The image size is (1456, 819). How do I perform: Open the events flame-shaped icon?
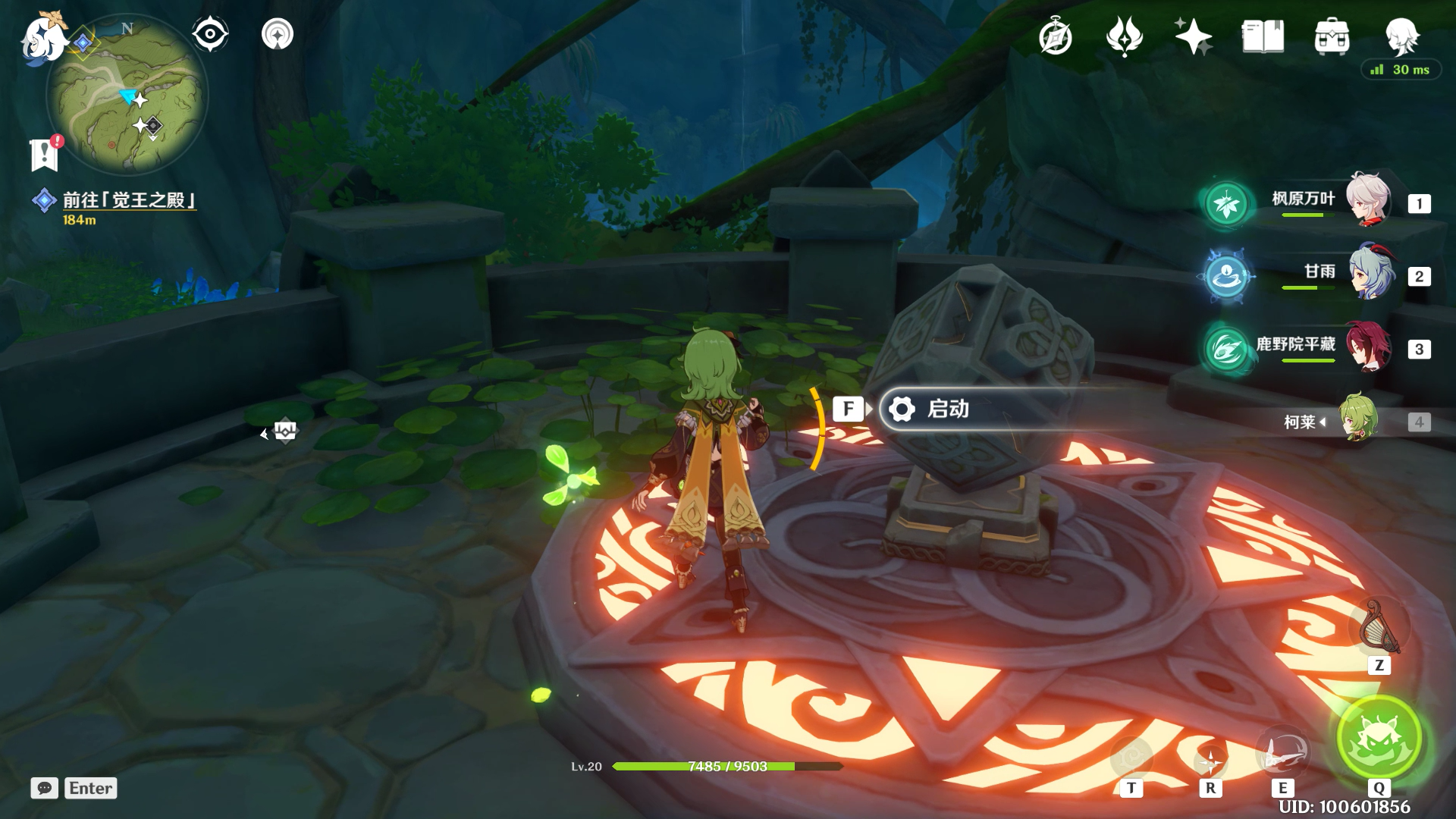pyautogui.click(x=1124, y=36)
